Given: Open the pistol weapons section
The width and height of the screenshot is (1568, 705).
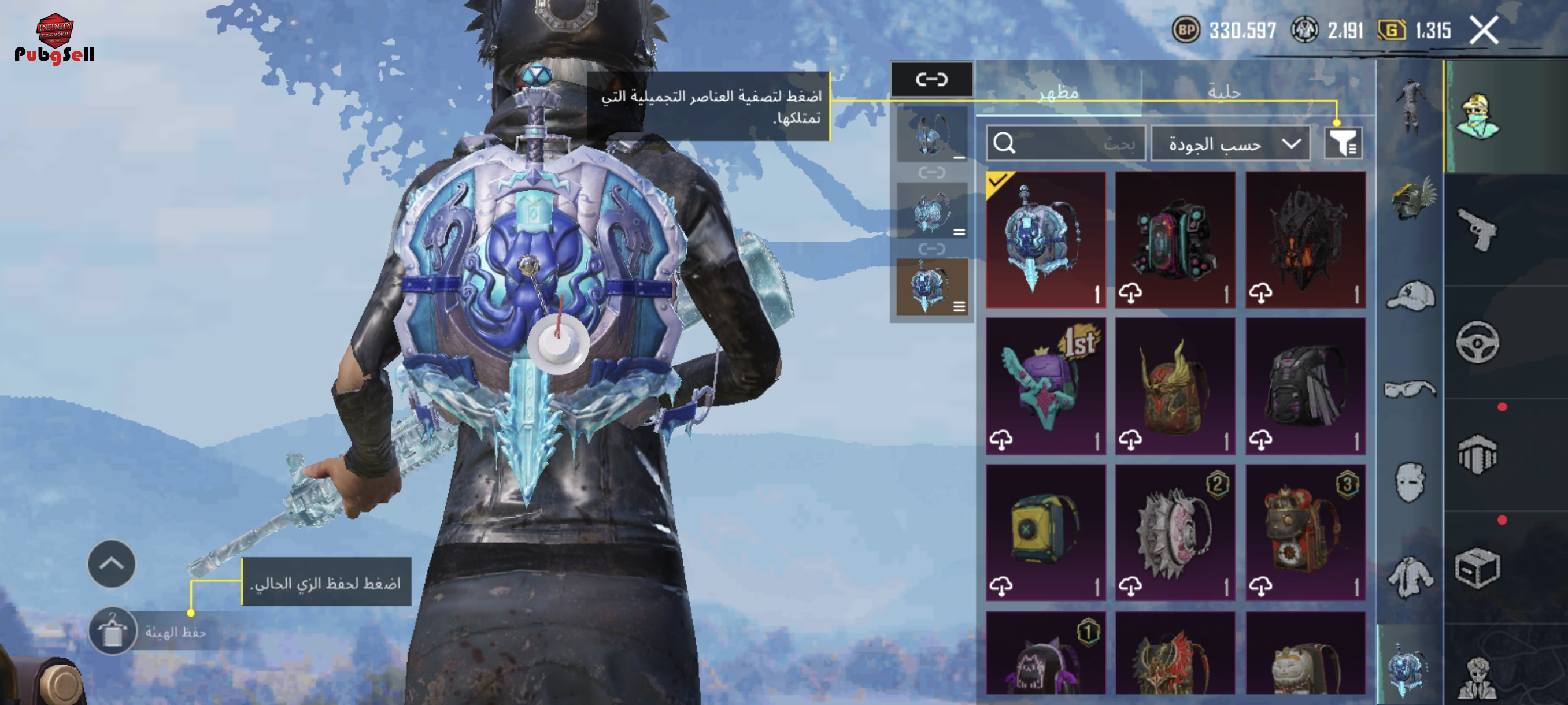Looking at the screenshot, I should click(x=1478, y=229).
